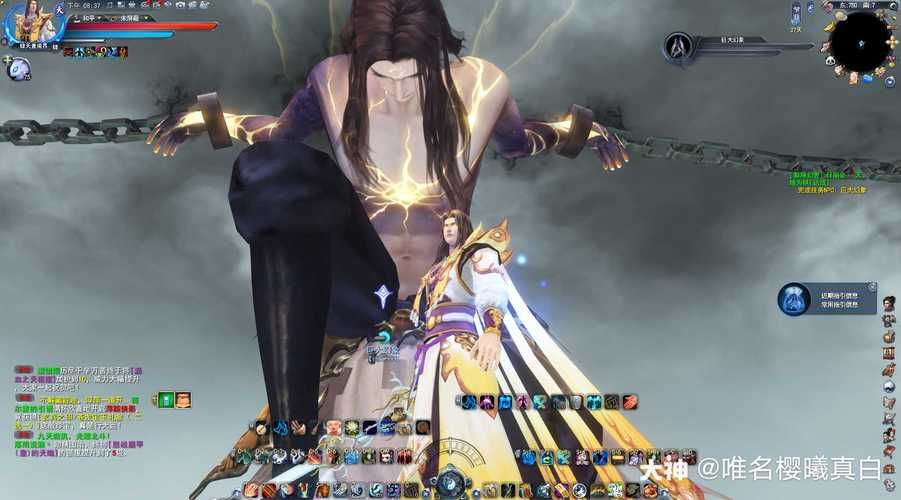This screenshot has width=901, height=500.
Task: Open the central round emblem on the hotbar
Action: [451, 482]
